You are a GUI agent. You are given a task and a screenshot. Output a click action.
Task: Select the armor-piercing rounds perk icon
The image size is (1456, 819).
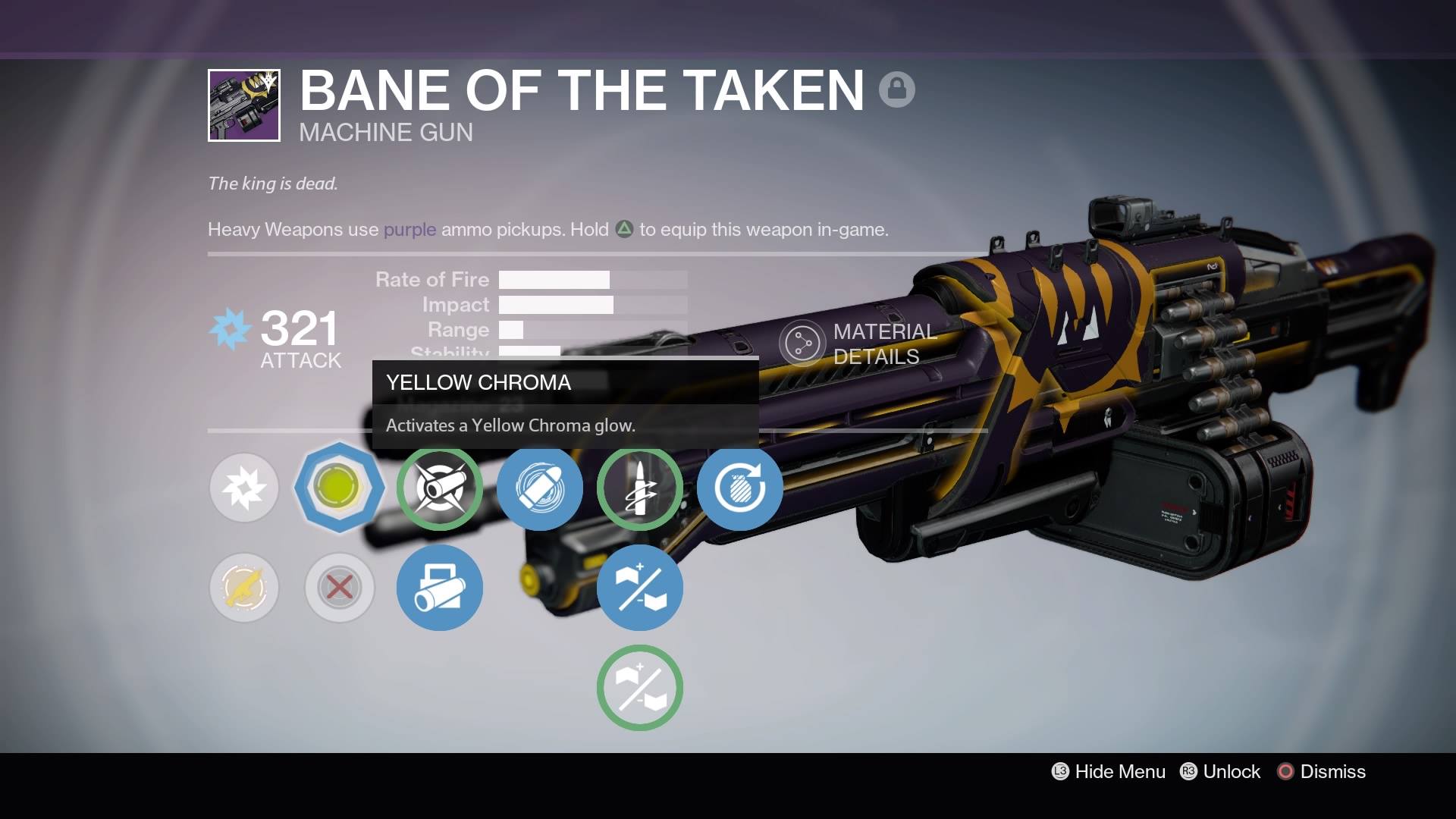point(640,488)
